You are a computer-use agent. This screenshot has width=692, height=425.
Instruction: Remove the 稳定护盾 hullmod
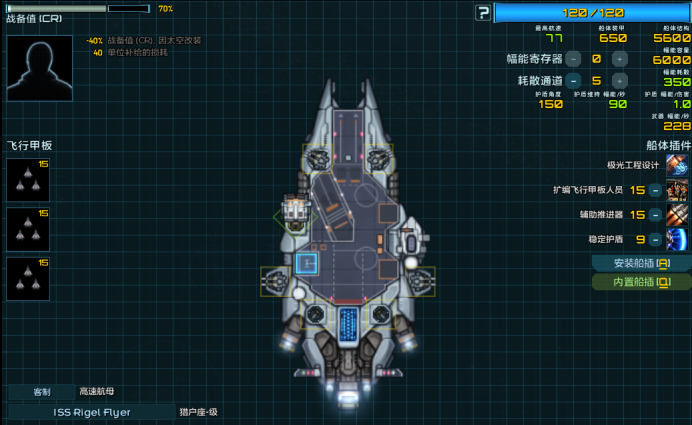click(655, 240)
